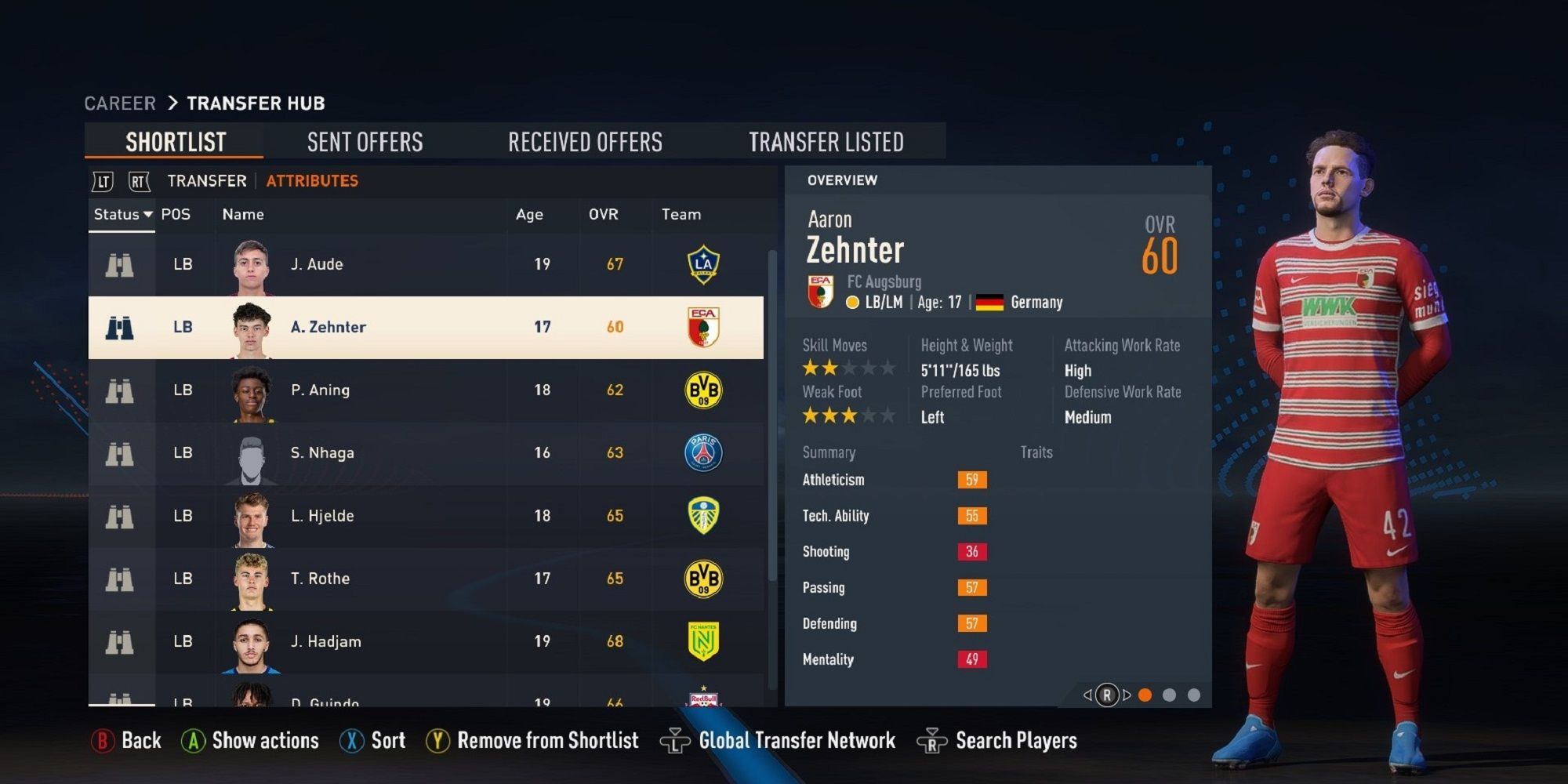Open the Sent Offers tab
The height and width of the screenshot is (784, 1568).
pos(364,141)
